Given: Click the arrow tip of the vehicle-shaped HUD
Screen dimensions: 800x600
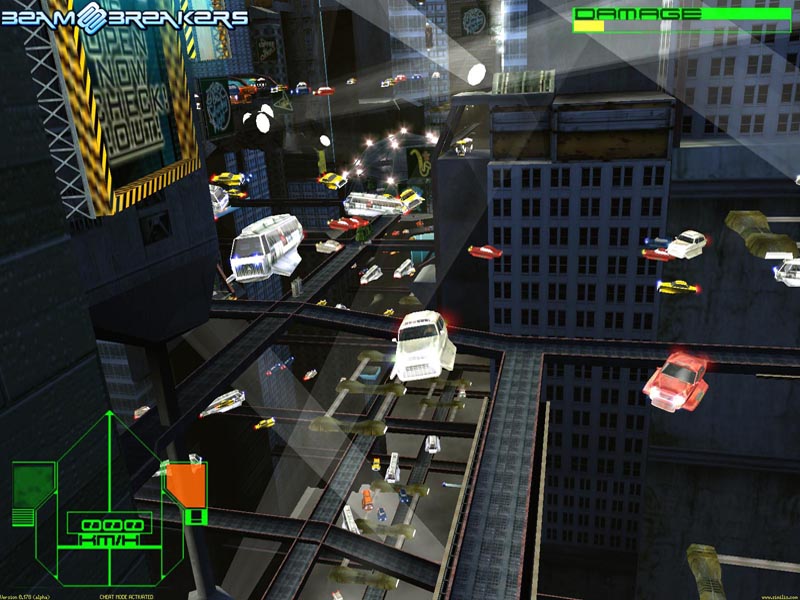Looking at the screenshot, I should [109, 413].
